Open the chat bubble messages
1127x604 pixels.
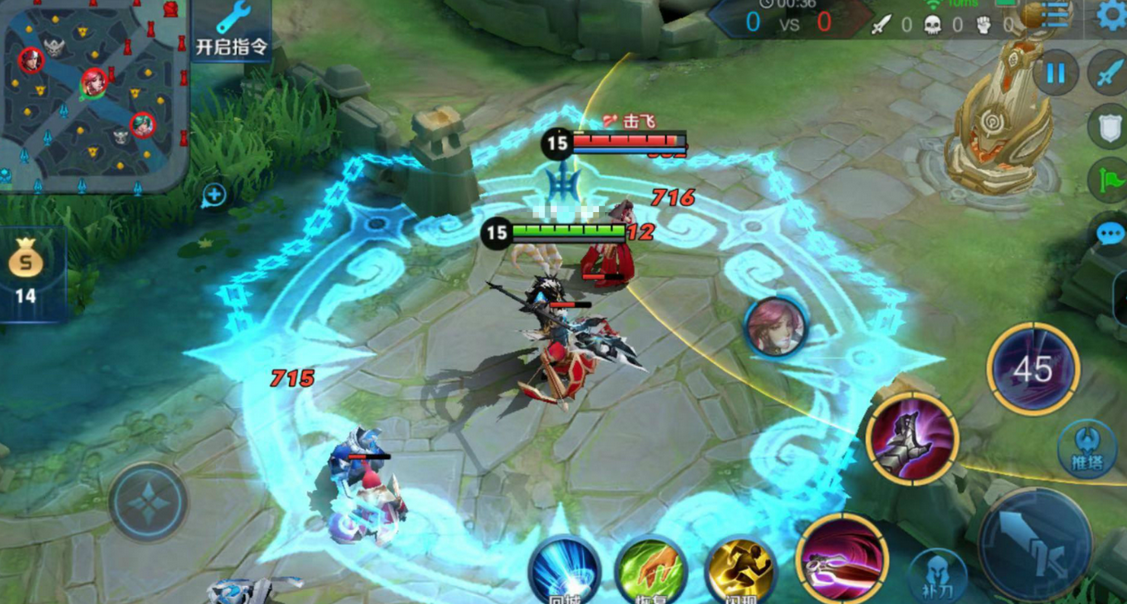coord(1109,234)
